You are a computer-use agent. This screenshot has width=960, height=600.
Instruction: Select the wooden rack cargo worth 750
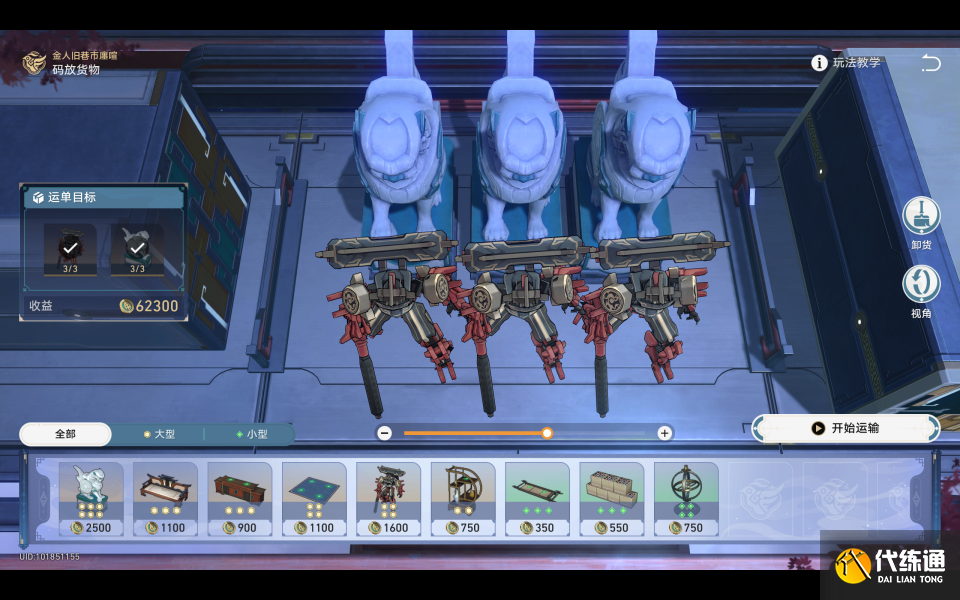[x=463, y=498]
